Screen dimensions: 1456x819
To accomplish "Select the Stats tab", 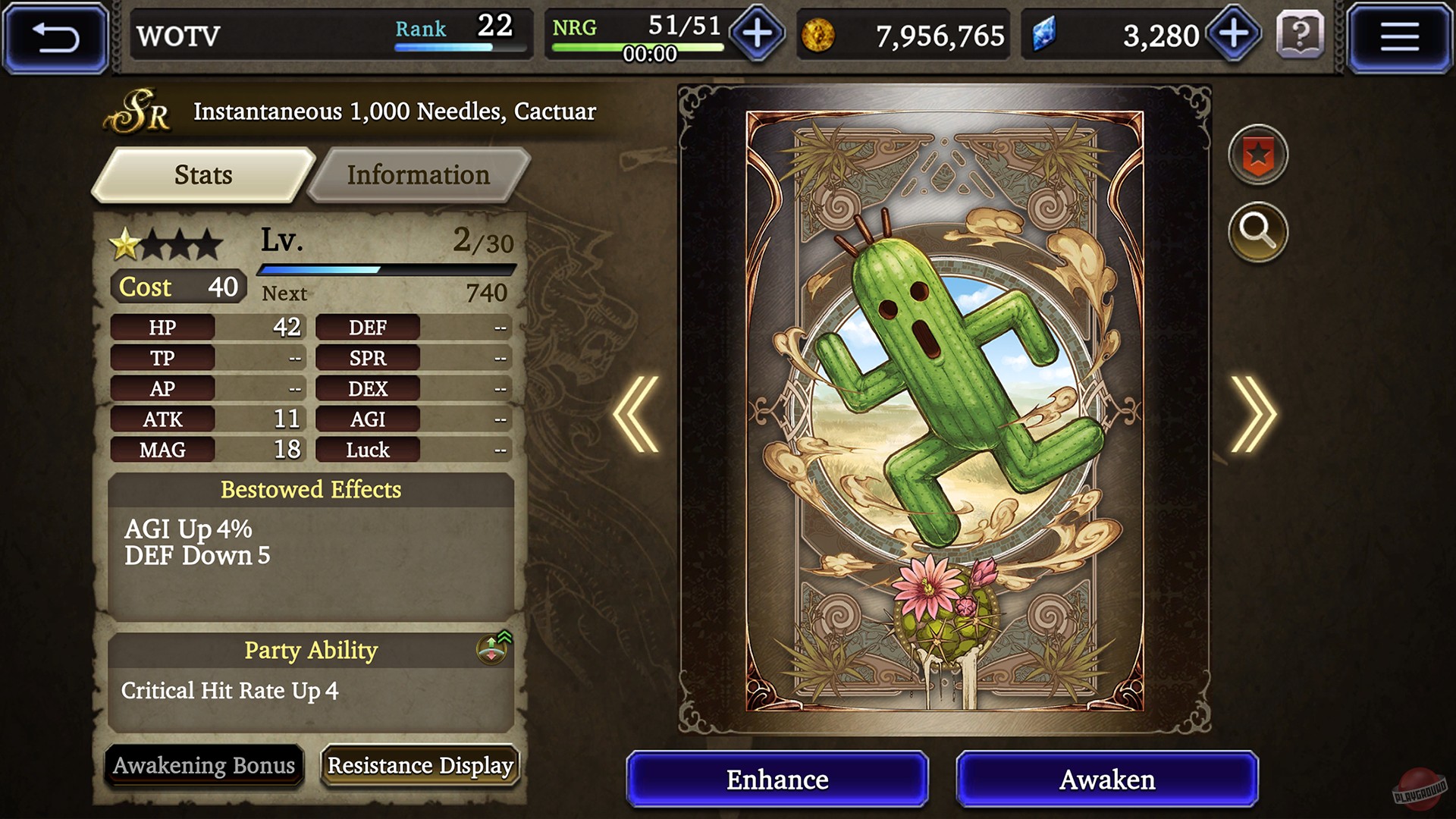I will [x=201, y=175].
